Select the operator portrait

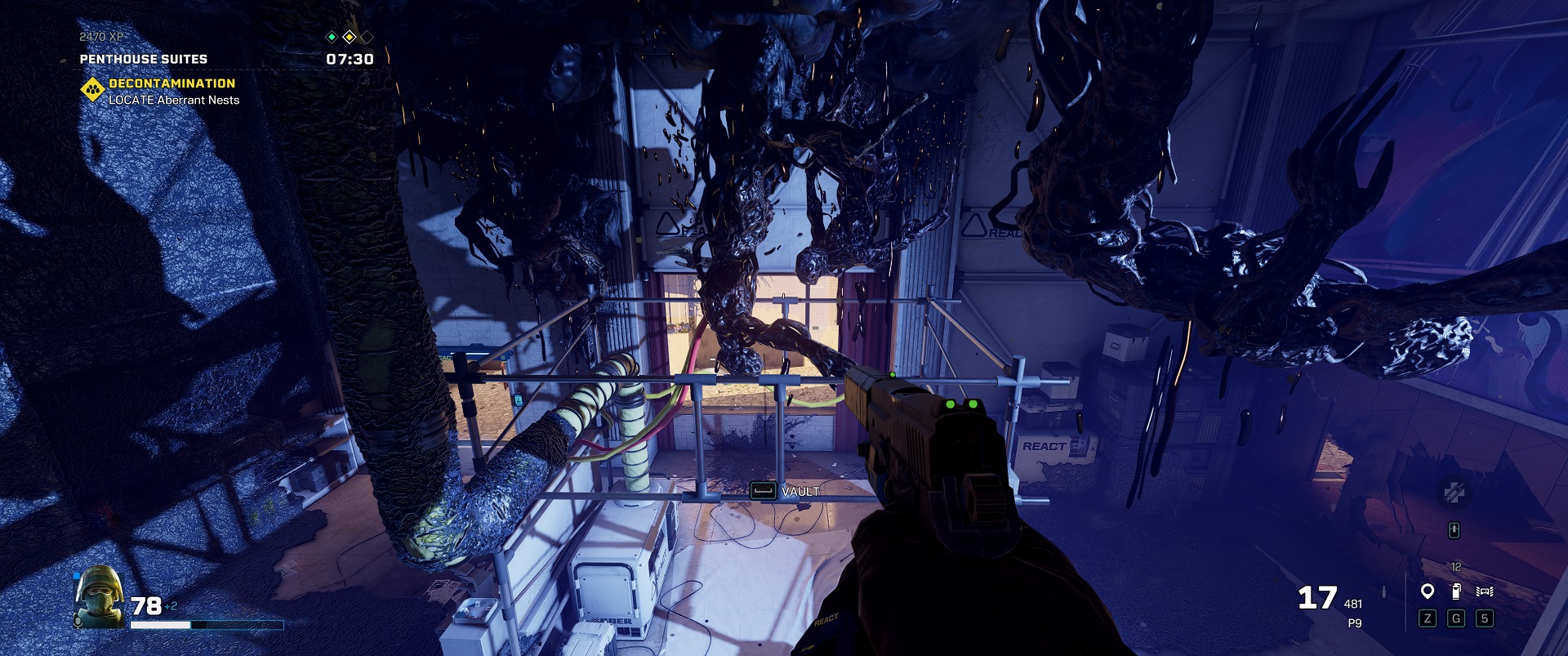coord(98,596)
